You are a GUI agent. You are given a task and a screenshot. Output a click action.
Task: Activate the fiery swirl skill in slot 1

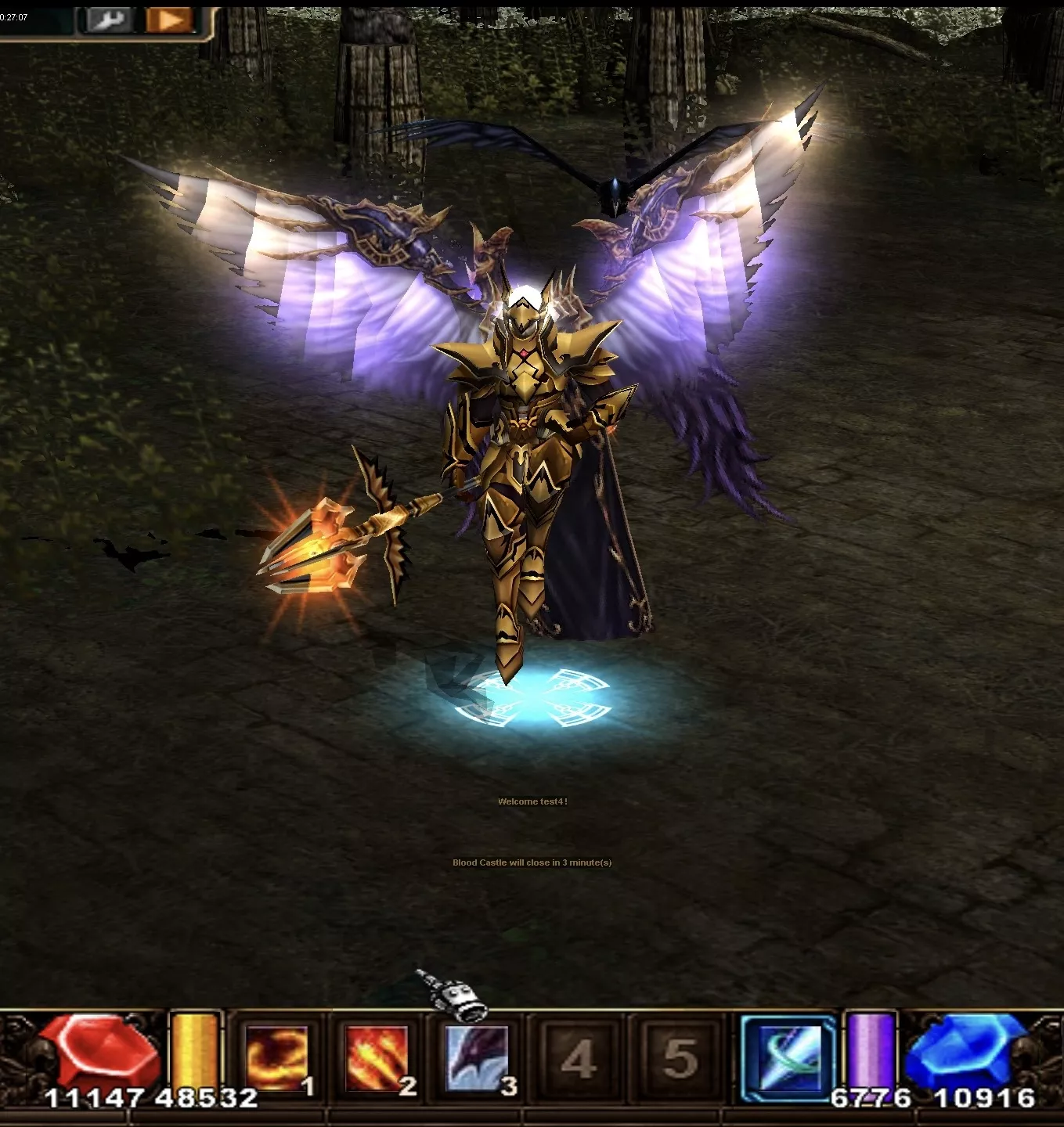[x=276, y=1058]
